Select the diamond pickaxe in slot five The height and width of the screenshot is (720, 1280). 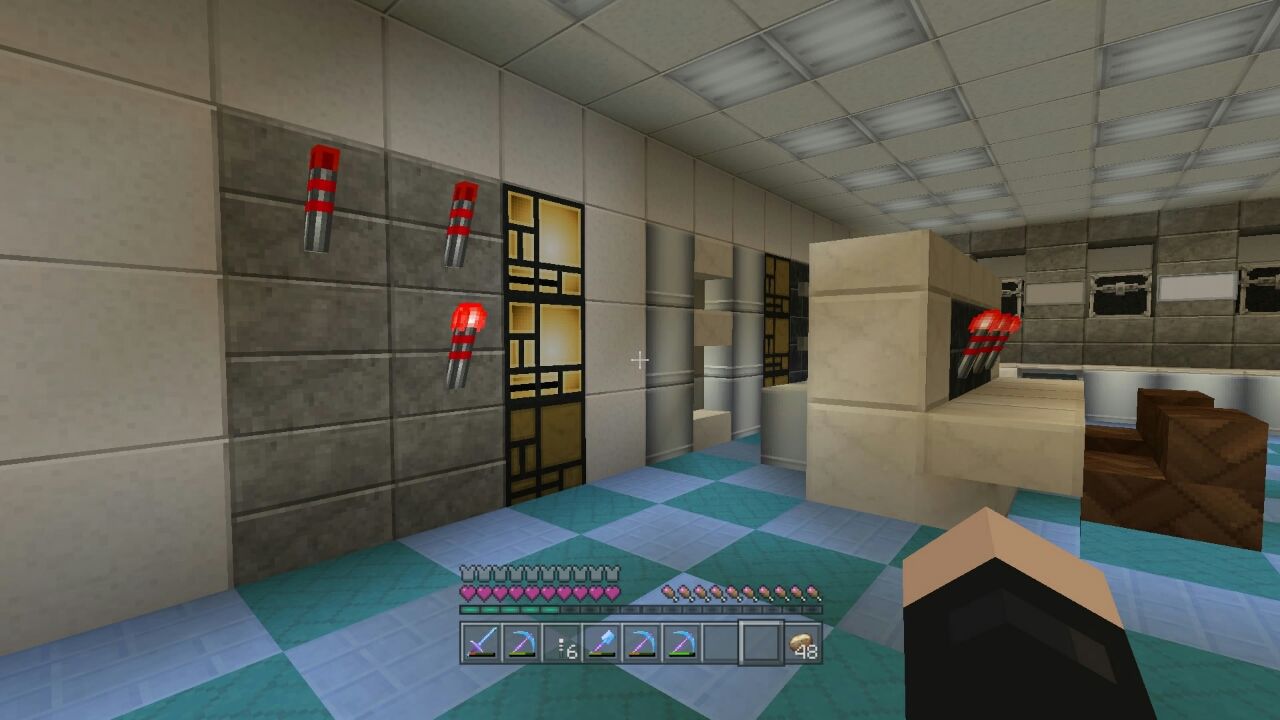tap(643, 640)
